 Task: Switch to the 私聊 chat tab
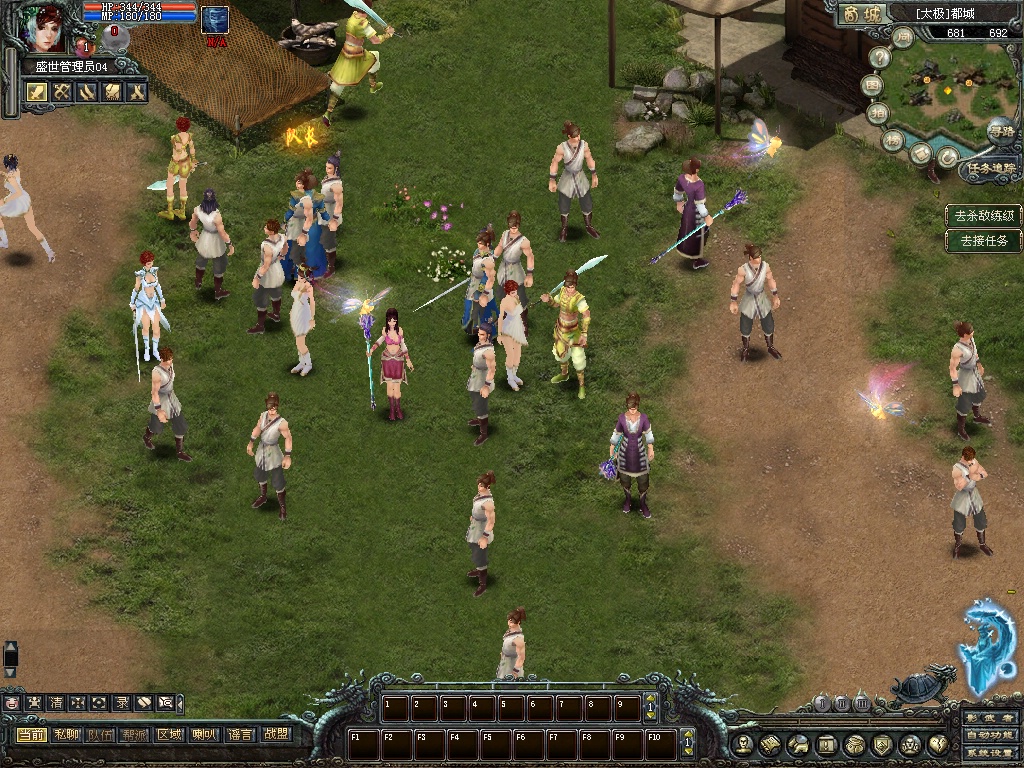pyautogui.click(x=66, y=735)
